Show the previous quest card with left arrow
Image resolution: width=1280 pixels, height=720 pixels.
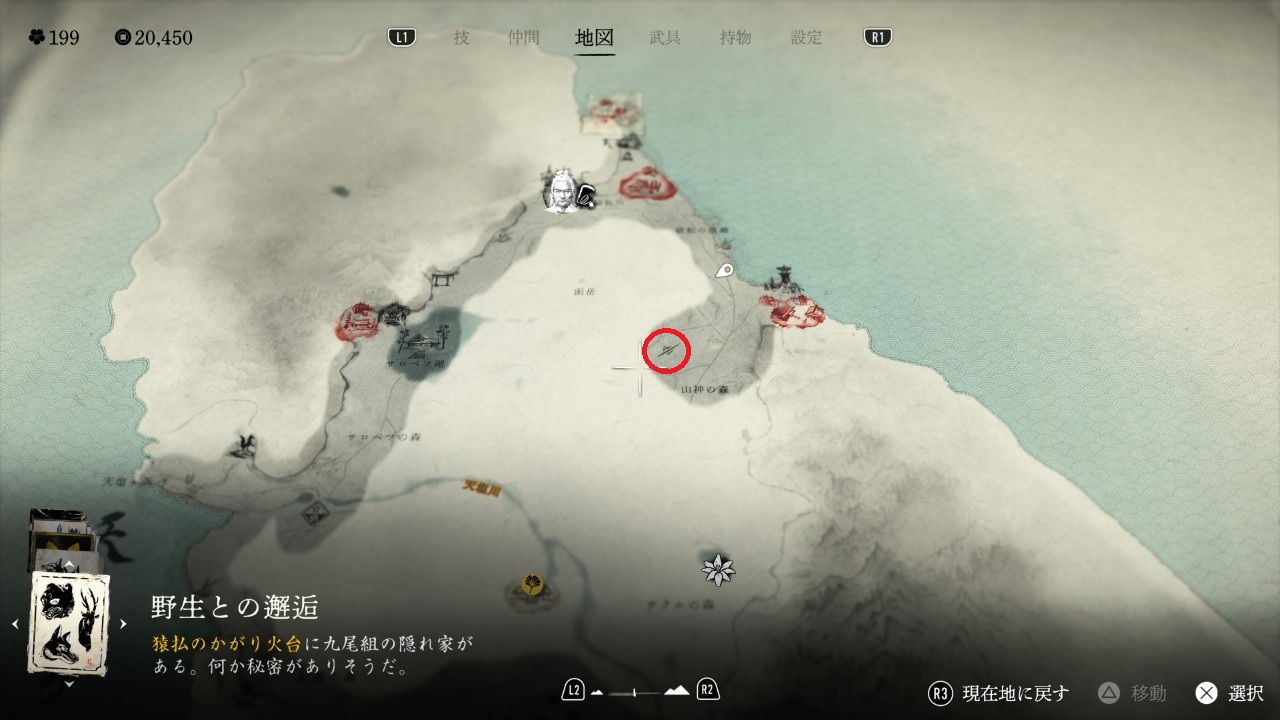[15, 624]
